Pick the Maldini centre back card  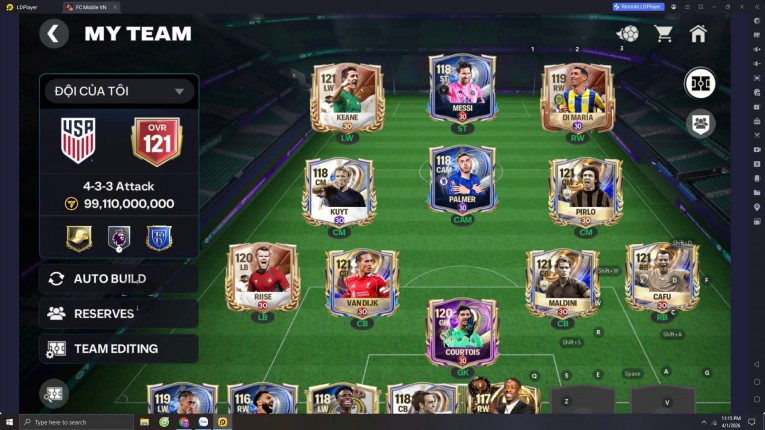562,283
